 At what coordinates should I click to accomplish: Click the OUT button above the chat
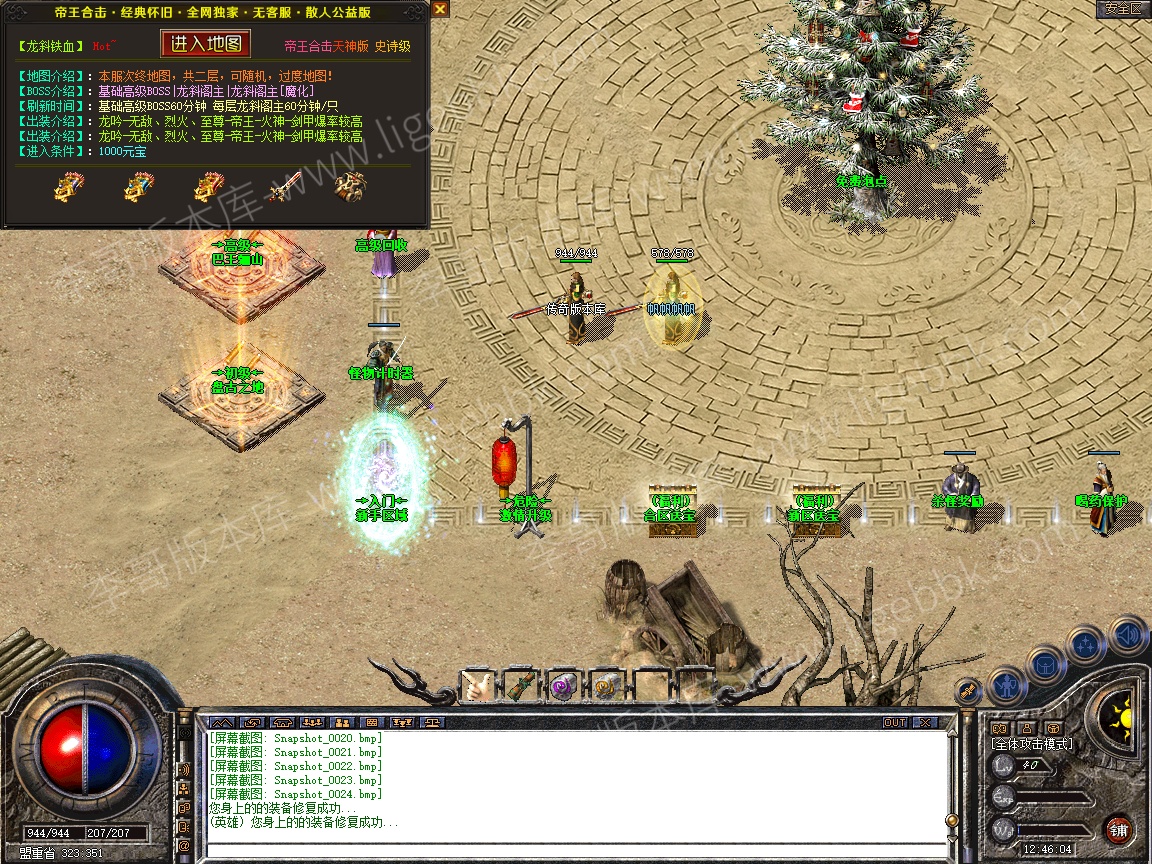click(x=894, y=722)
